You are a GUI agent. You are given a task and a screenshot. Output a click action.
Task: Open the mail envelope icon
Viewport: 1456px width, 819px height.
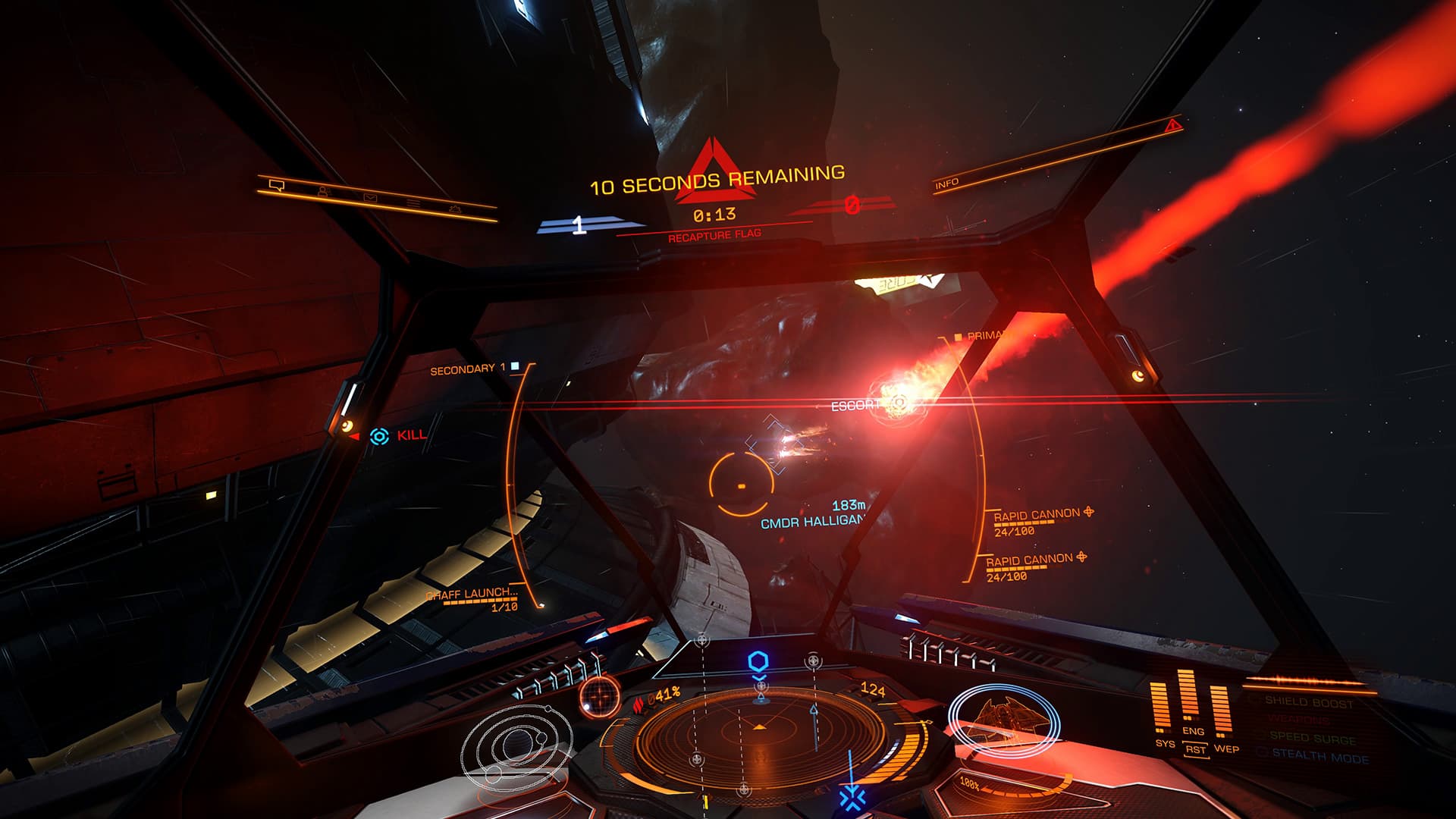pos(370,198)
